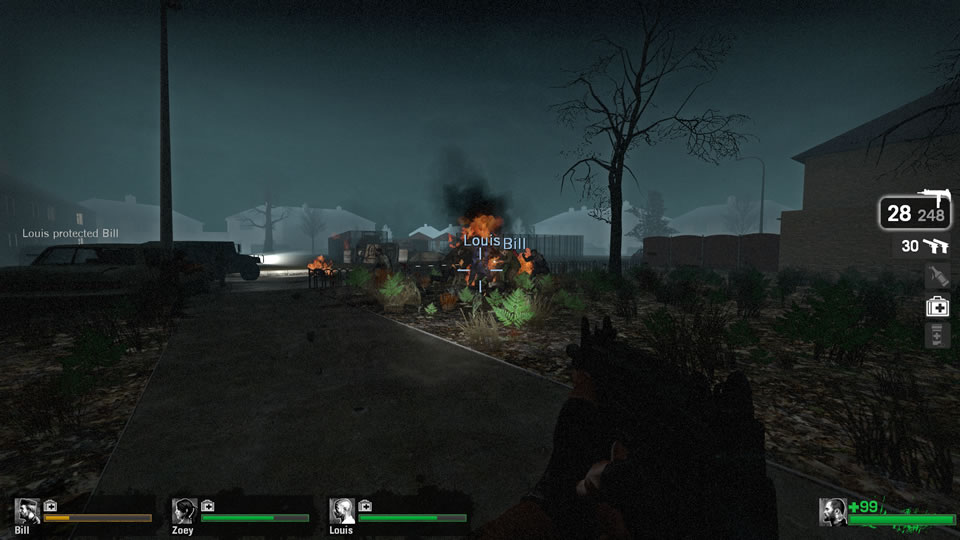
Task: Click Bill's teammate portrait
Action: (27, 512)
